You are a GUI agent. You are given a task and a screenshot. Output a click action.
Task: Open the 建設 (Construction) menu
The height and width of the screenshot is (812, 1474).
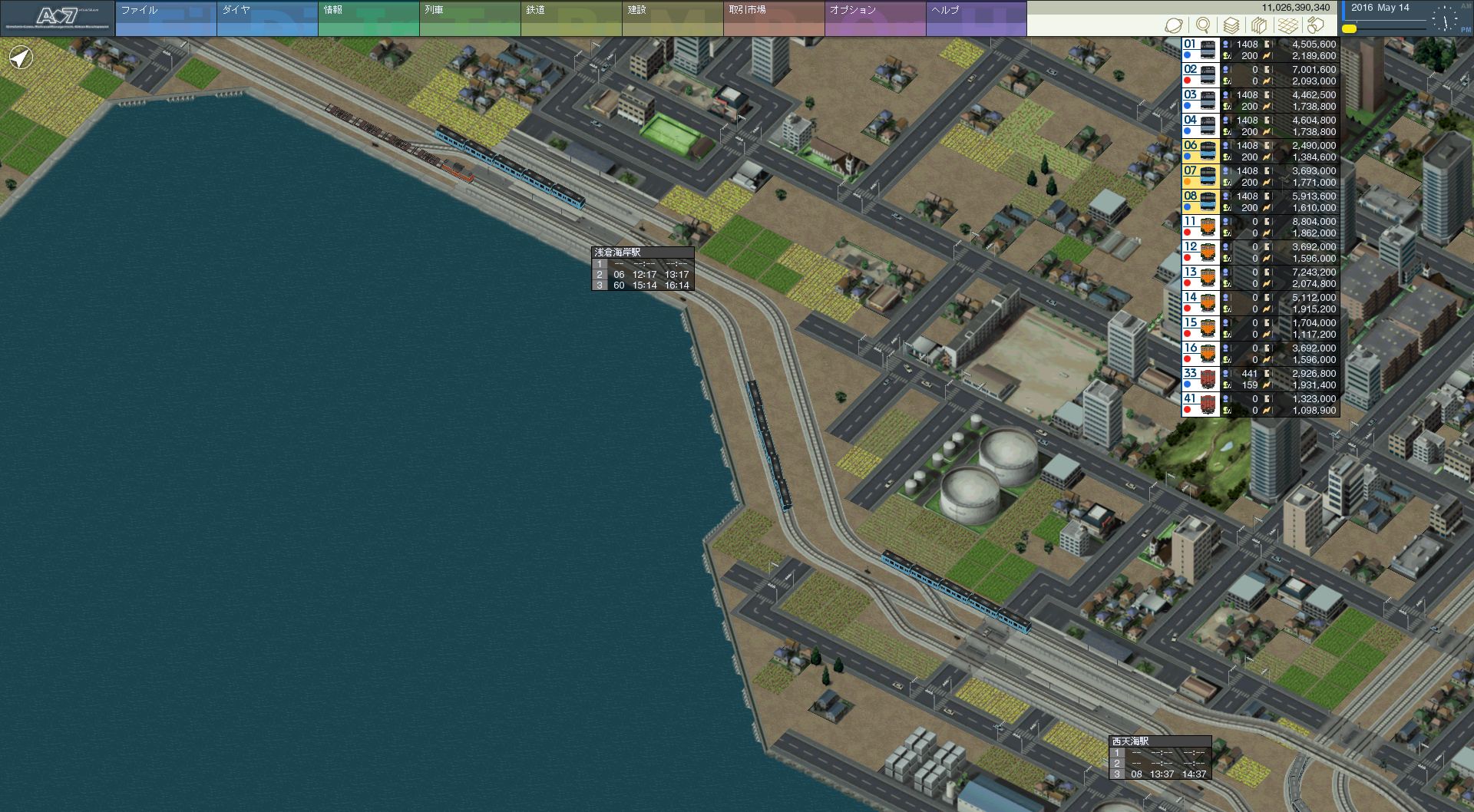[x=673, y=18]
